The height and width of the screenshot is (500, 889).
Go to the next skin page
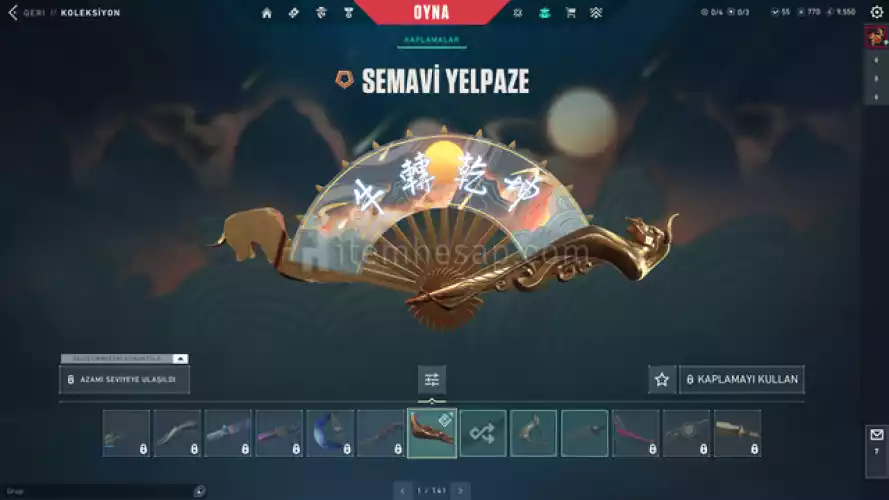click(461, 491)
